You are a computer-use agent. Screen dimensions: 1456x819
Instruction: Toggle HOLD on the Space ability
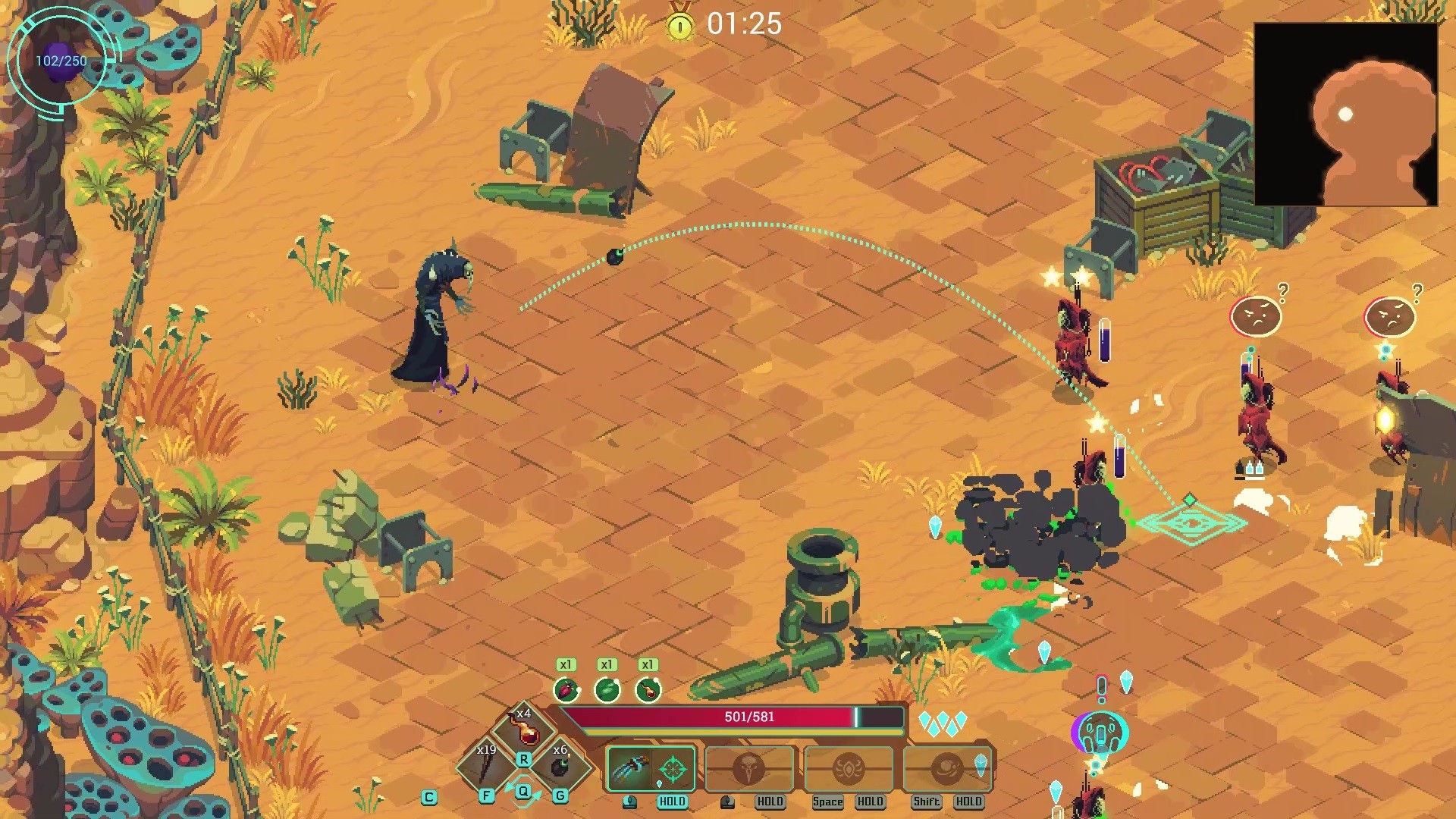point(871,802)
